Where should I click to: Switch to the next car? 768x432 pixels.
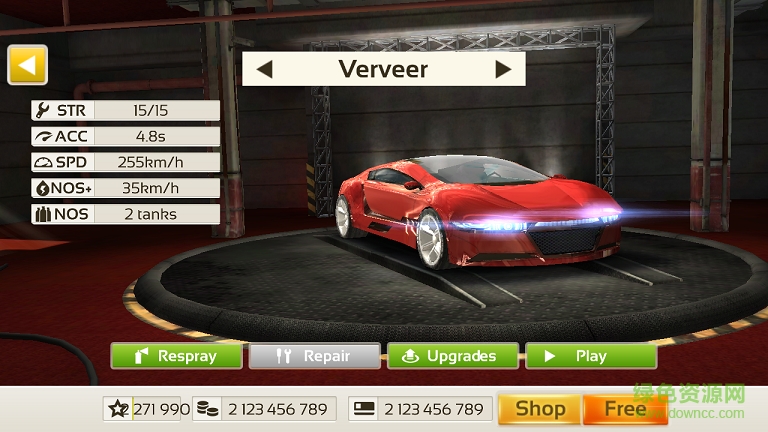[503, 69]
